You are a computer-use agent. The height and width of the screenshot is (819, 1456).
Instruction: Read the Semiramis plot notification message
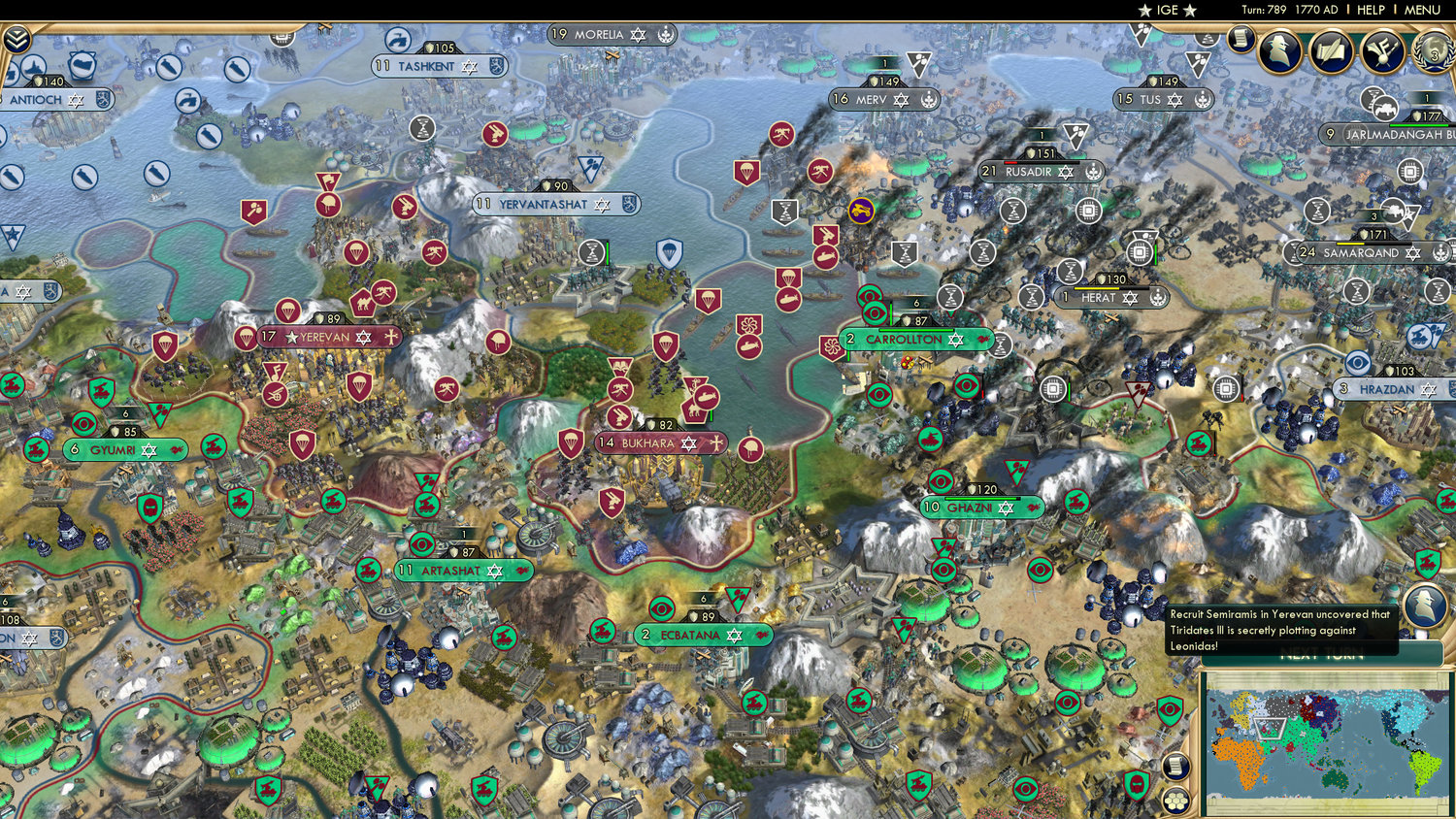(x=1279, y=630)
